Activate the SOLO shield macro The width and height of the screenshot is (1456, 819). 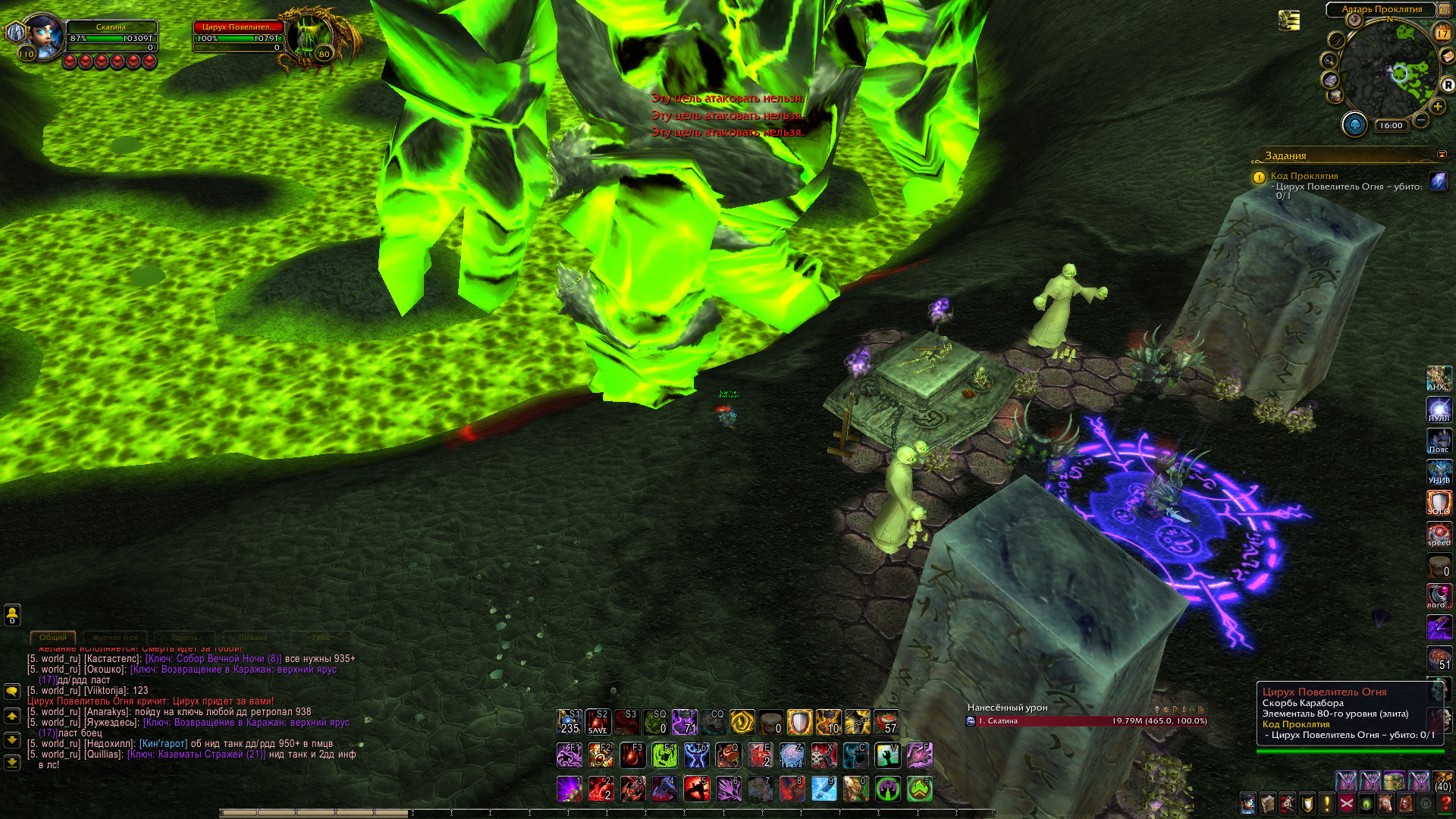pyautogui.click(x=1439, y=503)
